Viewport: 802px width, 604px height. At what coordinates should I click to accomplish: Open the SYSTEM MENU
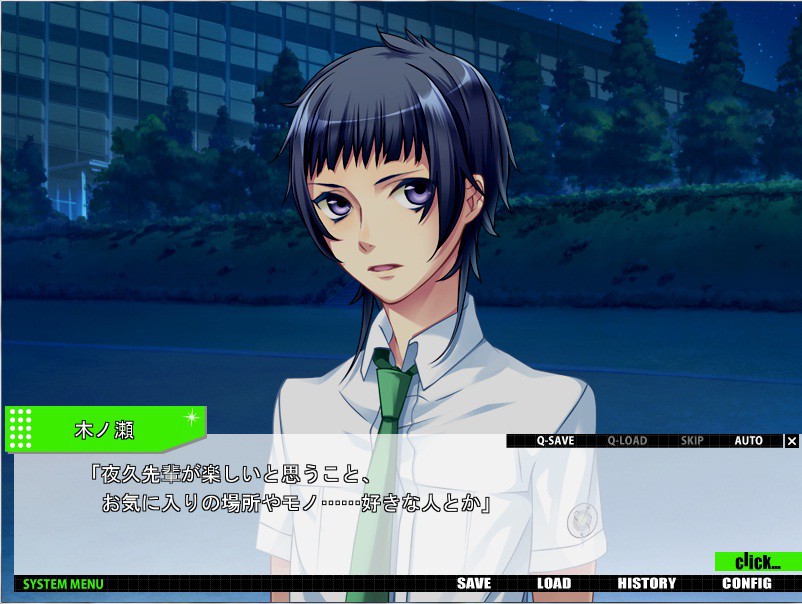coord(63,584)
